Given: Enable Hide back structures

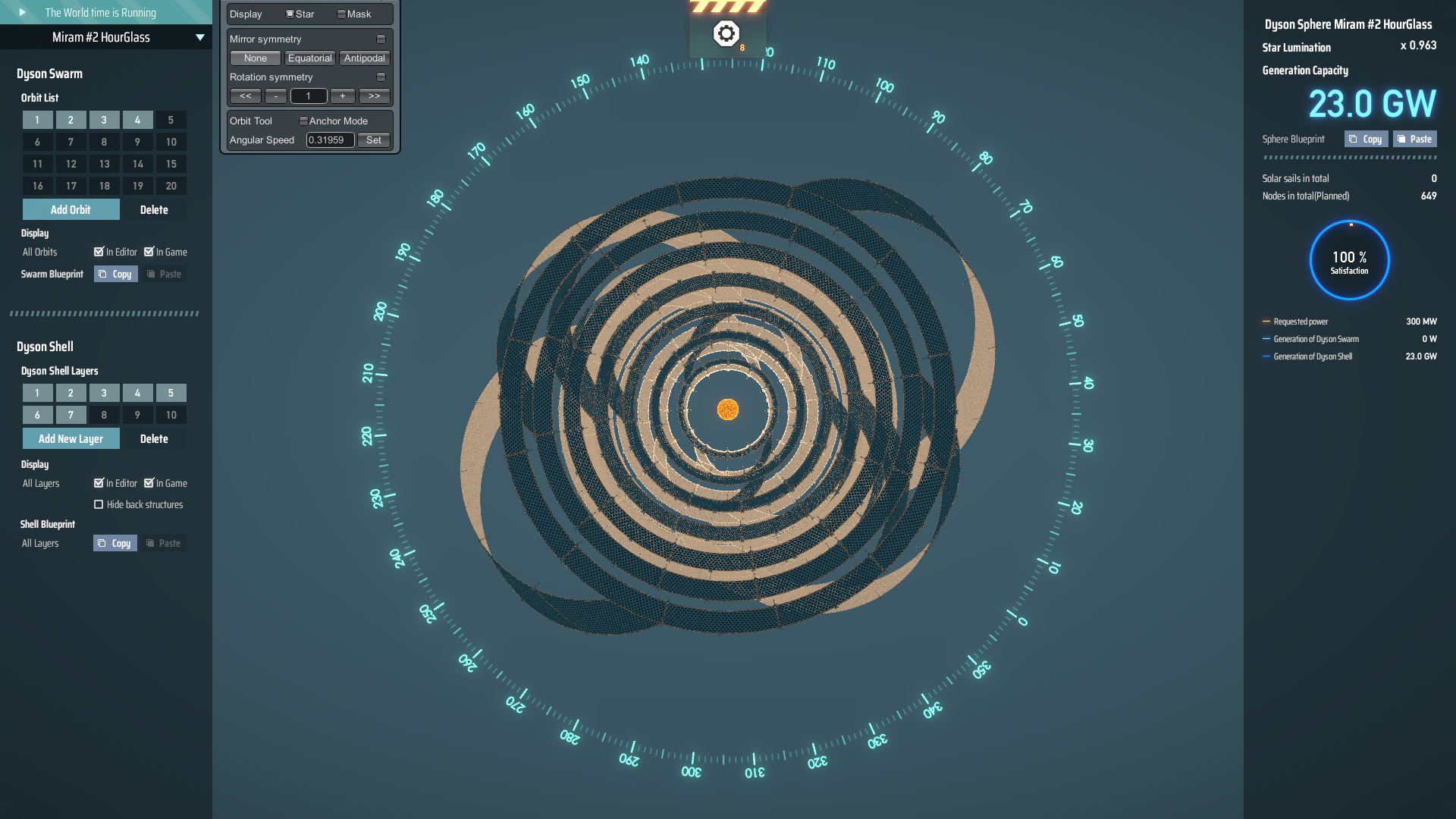Looking at the screenshot, I should pyautogui.click(x=99, y=504).
